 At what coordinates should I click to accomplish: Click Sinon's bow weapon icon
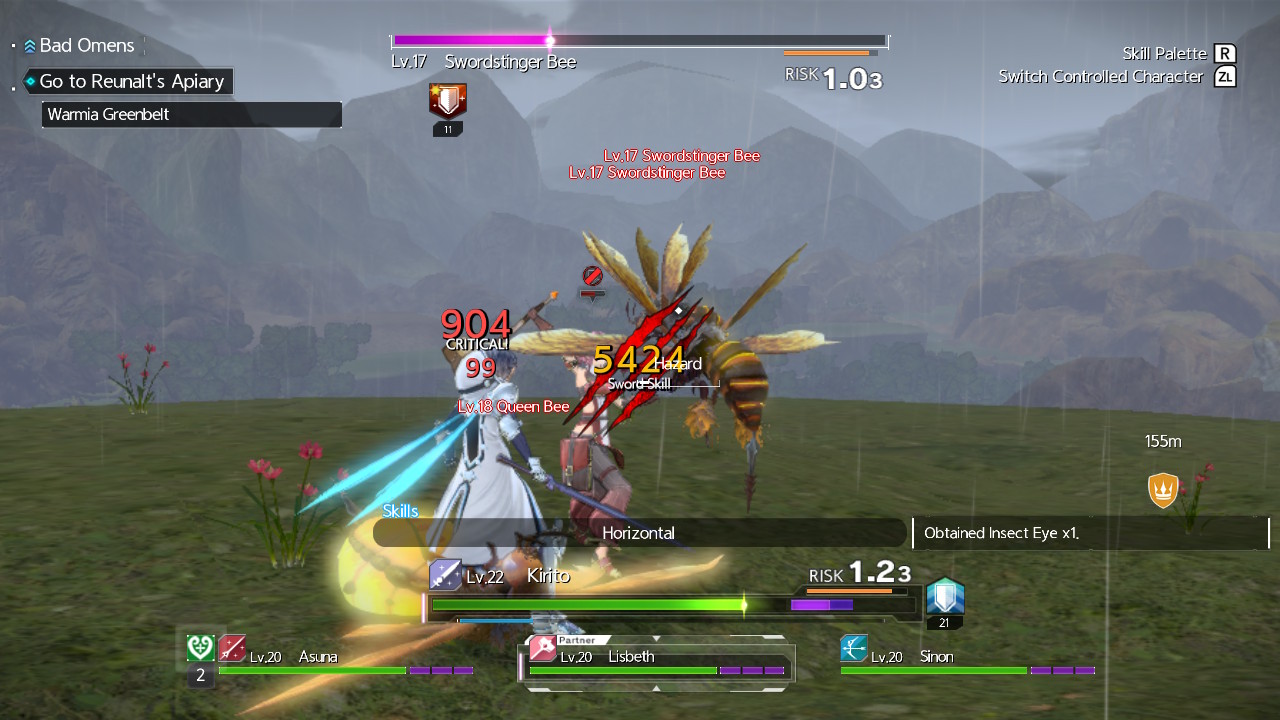pos(854,648)
